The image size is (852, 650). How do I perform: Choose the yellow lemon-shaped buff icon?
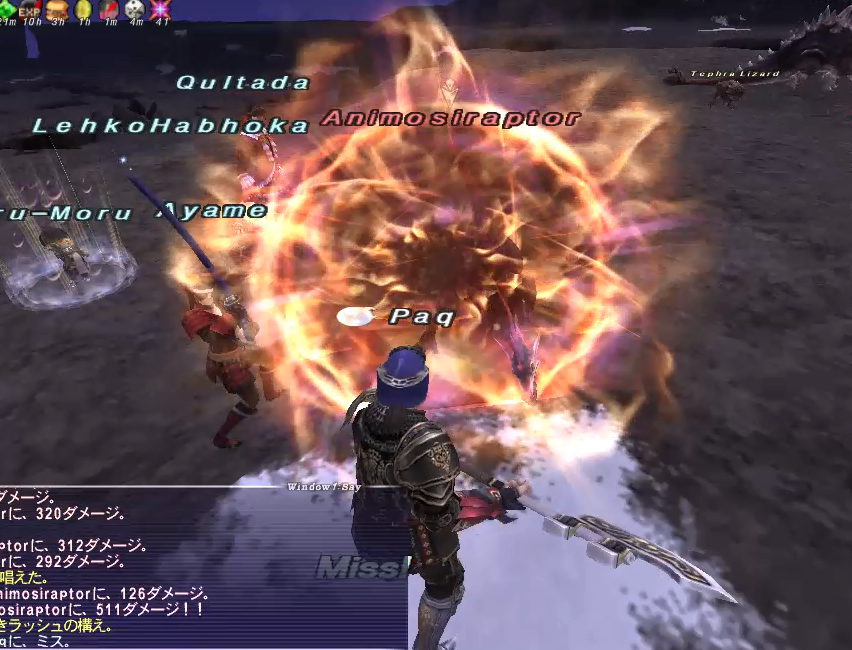[83, 9]
